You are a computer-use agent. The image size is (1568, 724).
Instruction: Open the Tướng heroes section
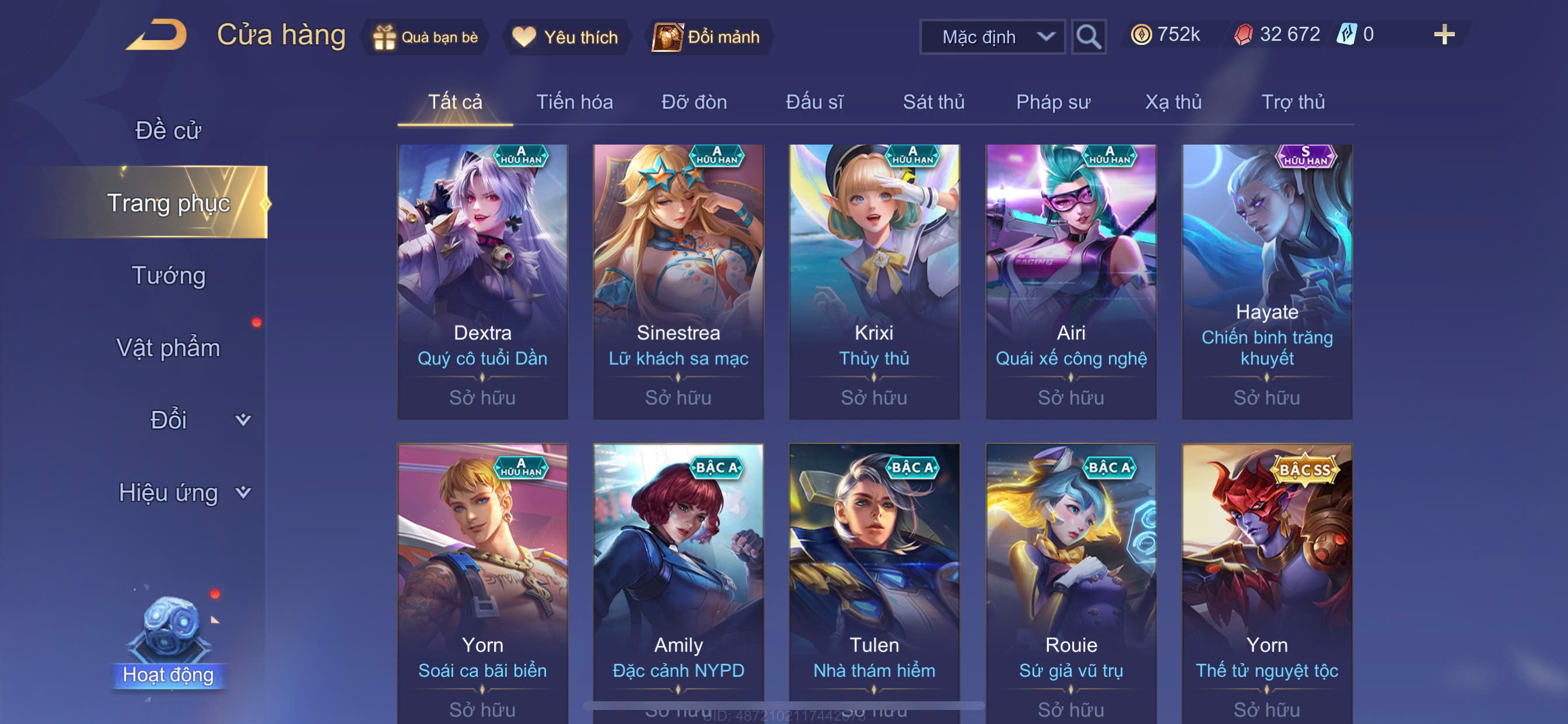click(x=169, y=276)
